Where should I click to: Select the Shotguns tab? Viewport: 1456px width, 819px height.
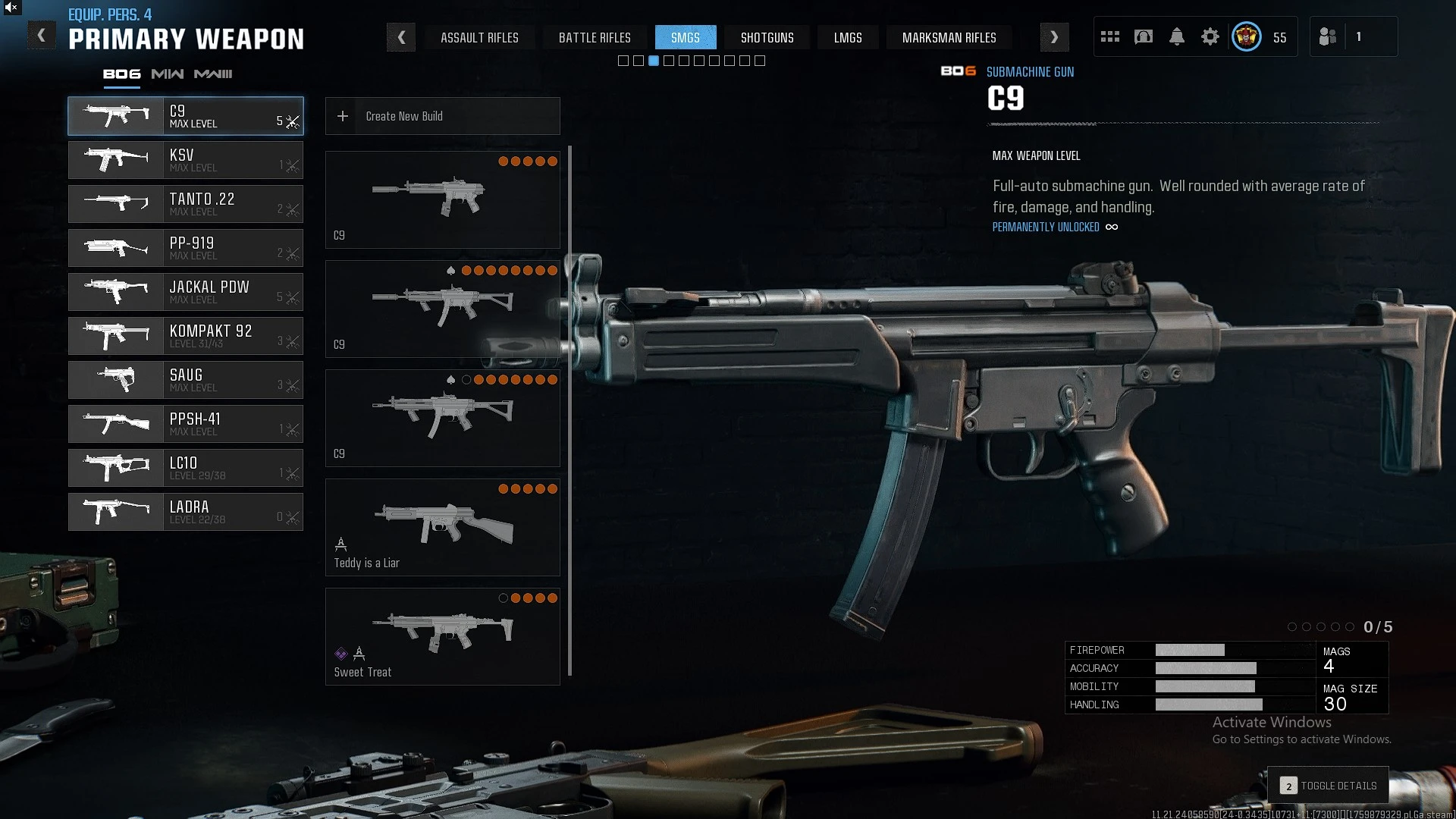click(x=767, y=38)
